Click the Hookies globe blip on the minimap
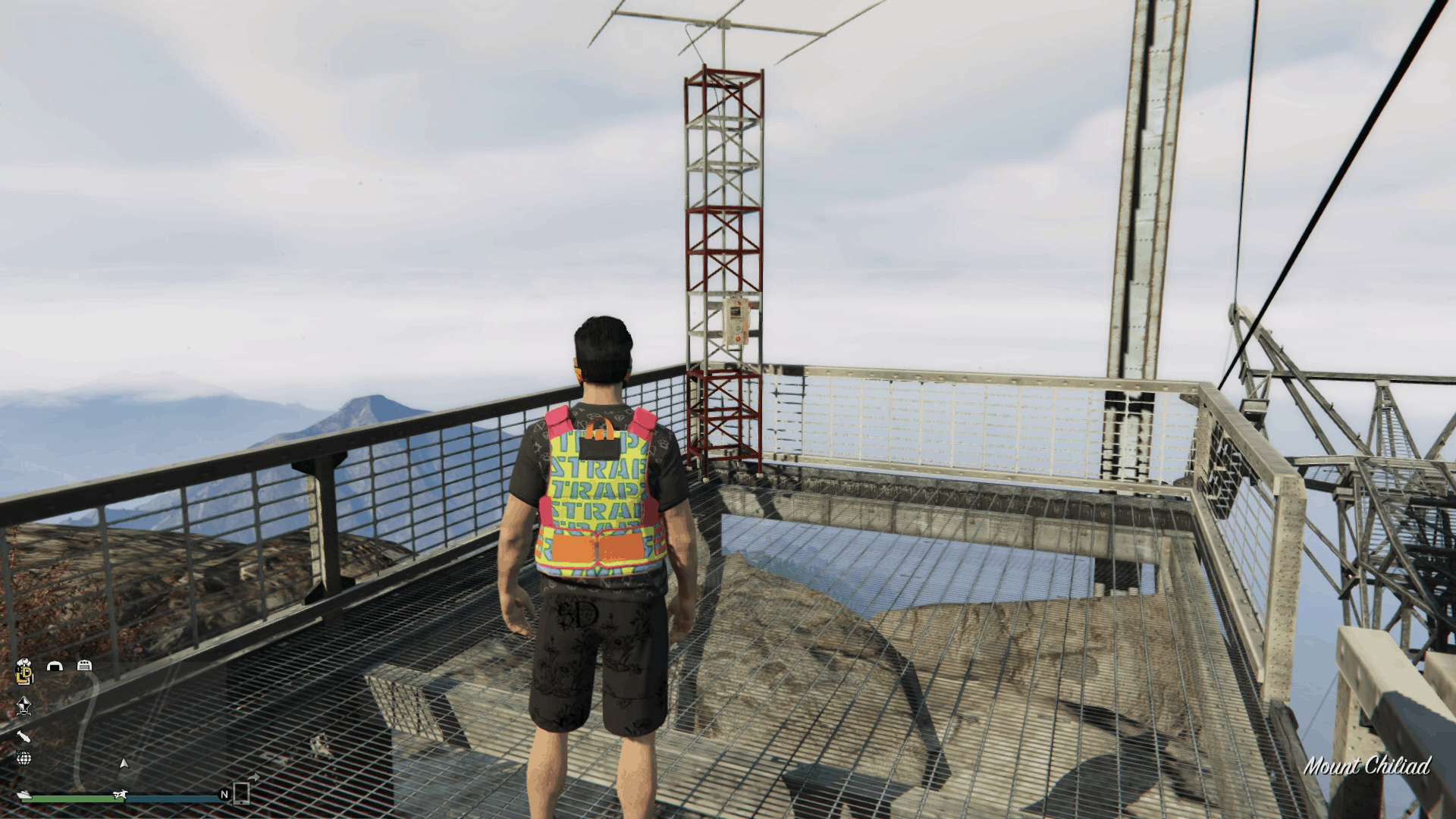The width and height of the screenshot is (1456, 819). pyautogui.click(x=24, y=757)
